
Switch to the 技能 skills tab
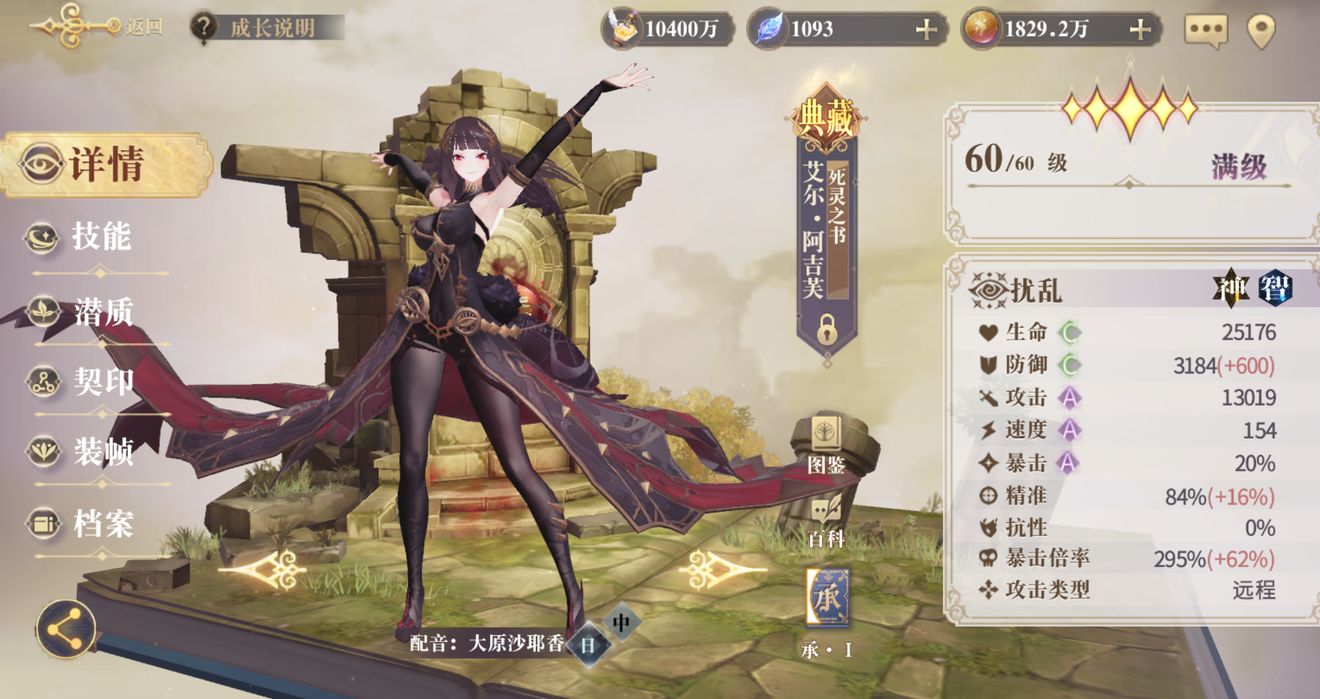pos(85,237)
